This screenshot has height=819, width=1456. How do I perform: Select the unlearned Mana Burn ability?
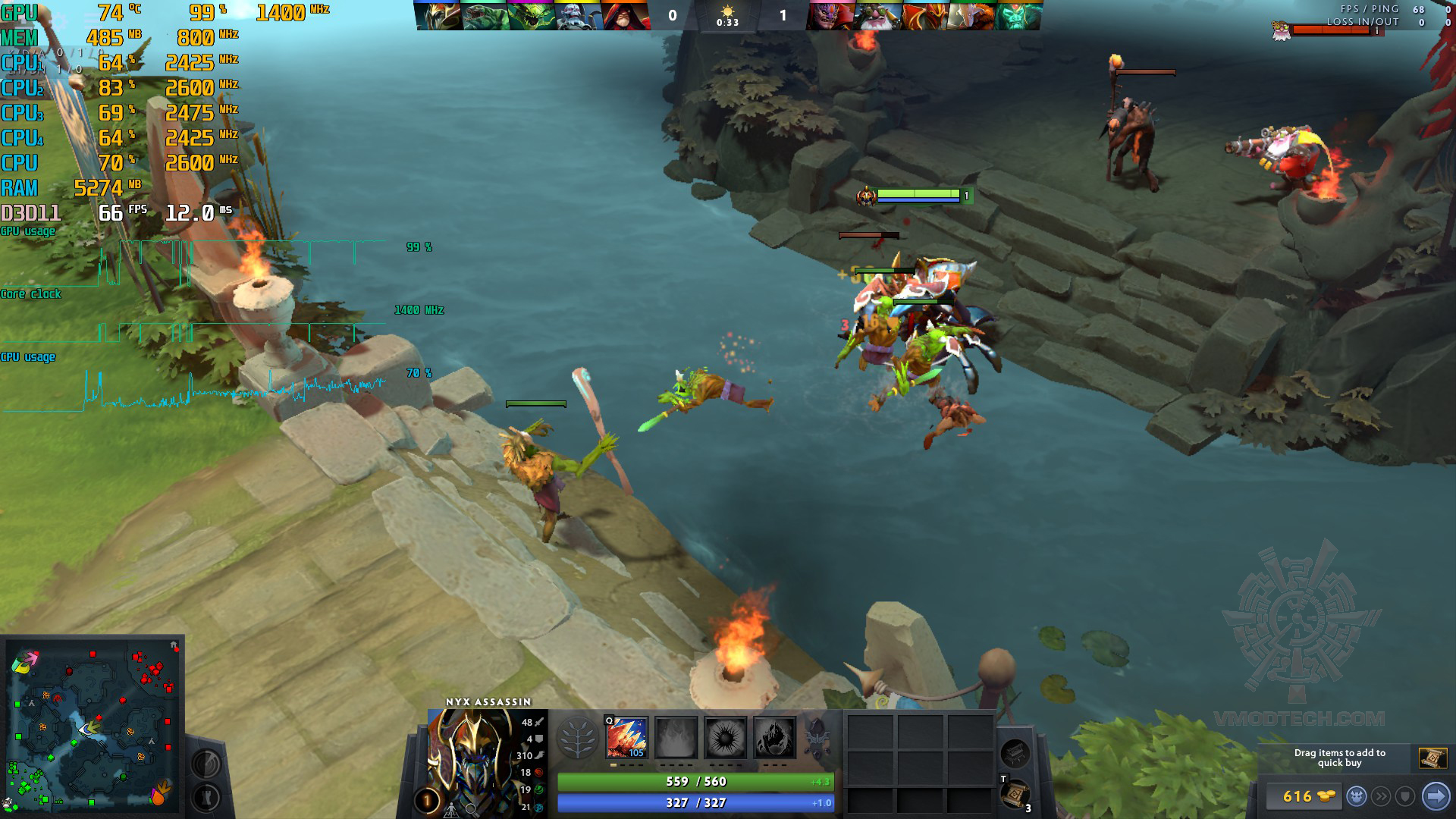coord(676,737)
